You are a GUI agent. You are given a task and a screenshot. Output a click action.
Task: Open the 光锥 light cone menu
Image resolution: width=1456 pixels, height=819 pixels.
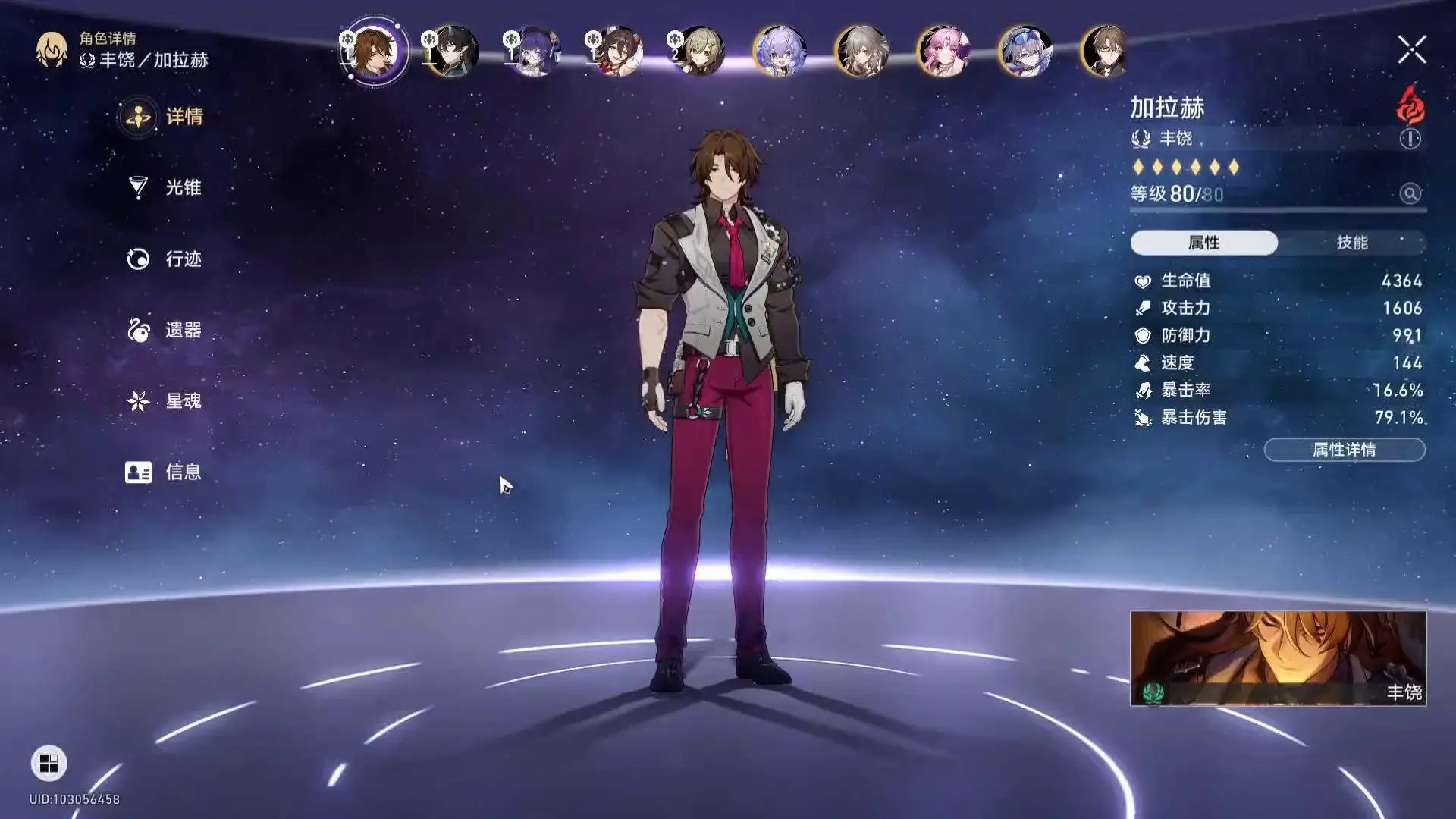click(x=163, y=187)
